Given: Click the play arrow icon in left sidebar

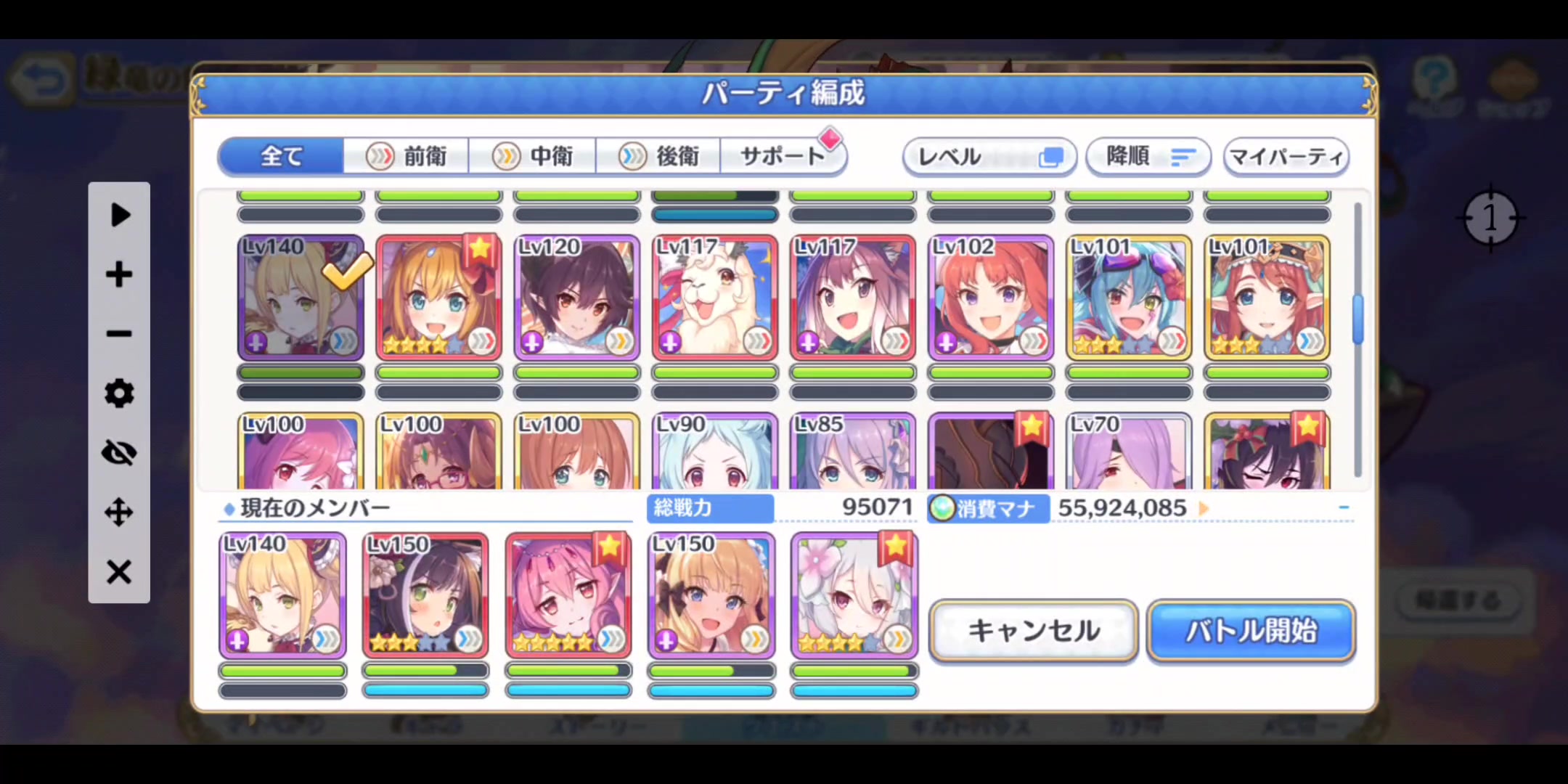Looking at the screenshot, I should pyautogui.click(x=119, y=214).
